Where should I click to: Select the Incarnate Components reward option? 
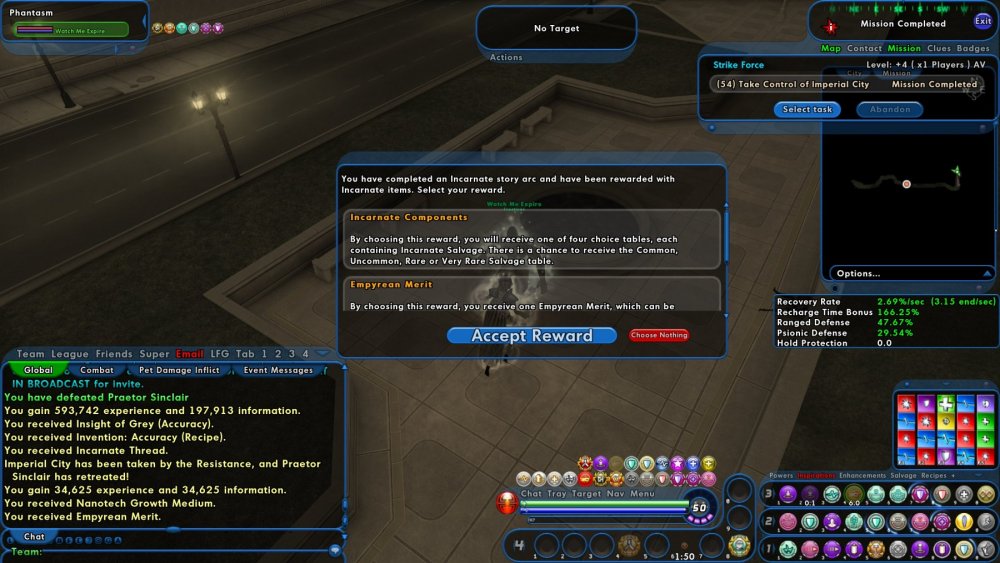(532, 238)
